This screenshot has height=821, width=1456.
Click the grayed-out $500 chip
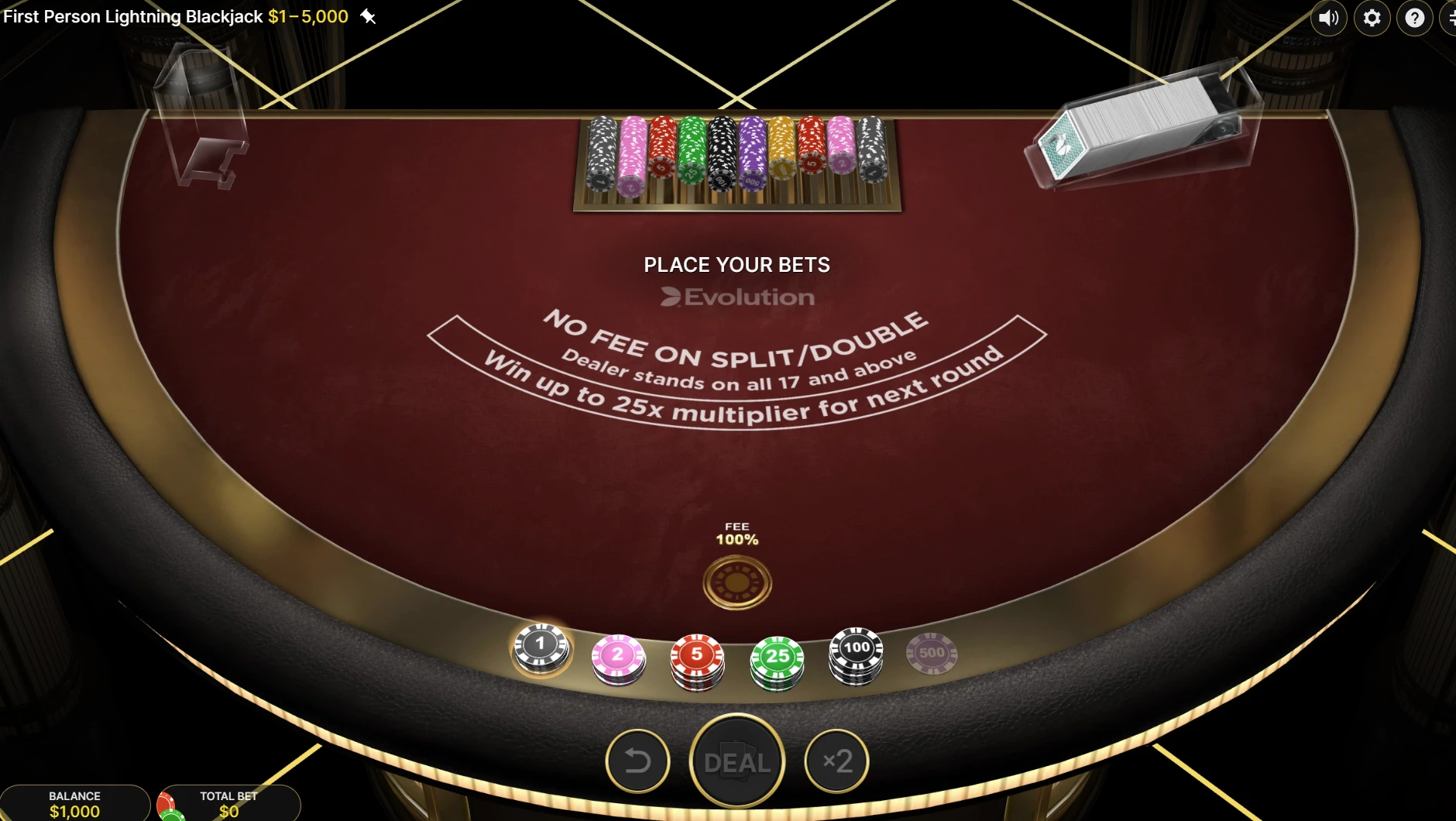932,653
